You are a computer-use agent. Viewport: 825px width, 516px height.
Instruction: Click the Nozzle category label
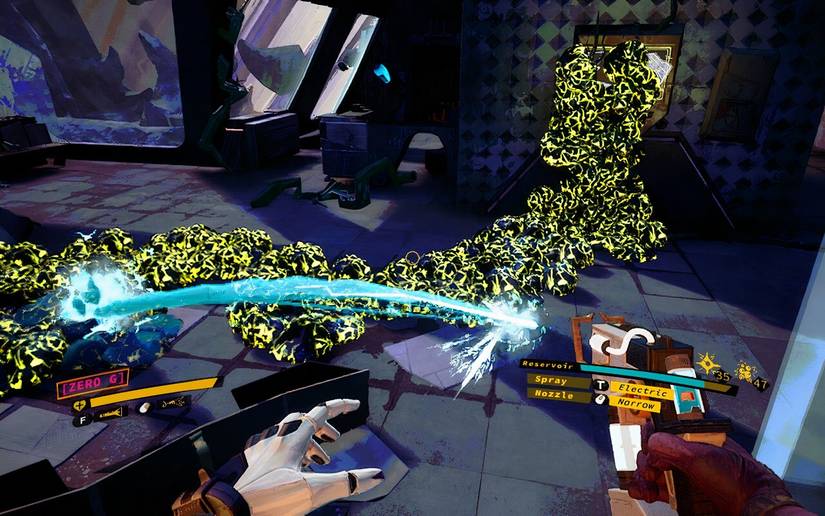[551, 396]
